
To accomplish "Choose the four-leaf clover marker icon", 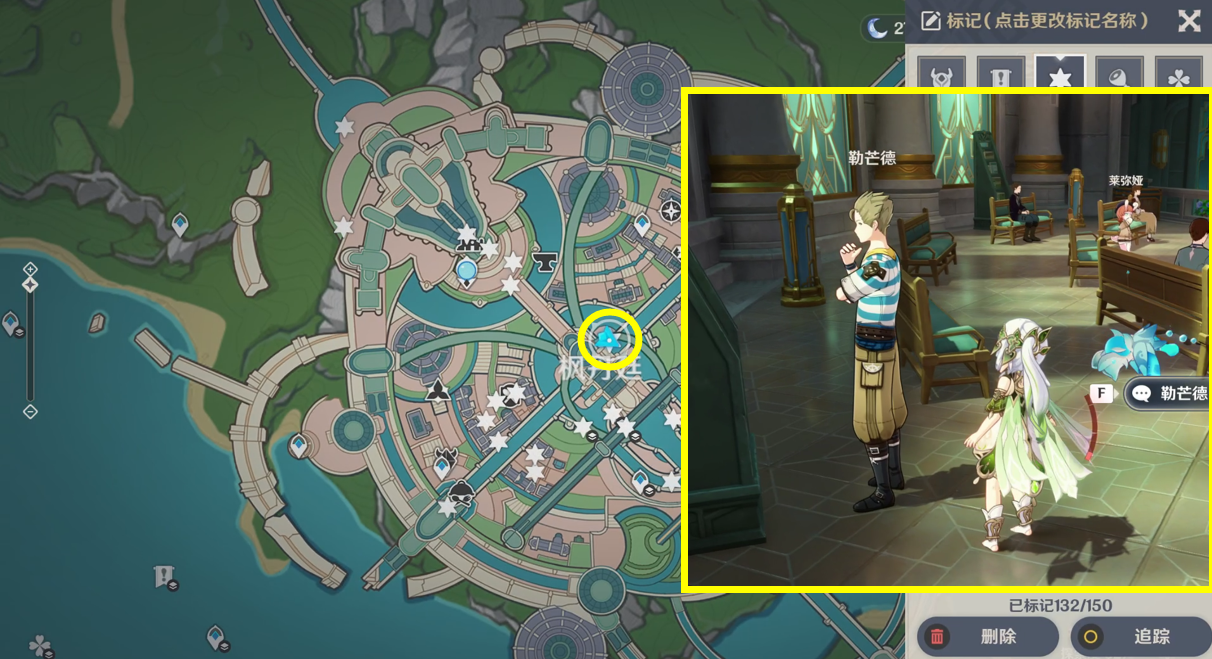I will (x=1179, y=76).
